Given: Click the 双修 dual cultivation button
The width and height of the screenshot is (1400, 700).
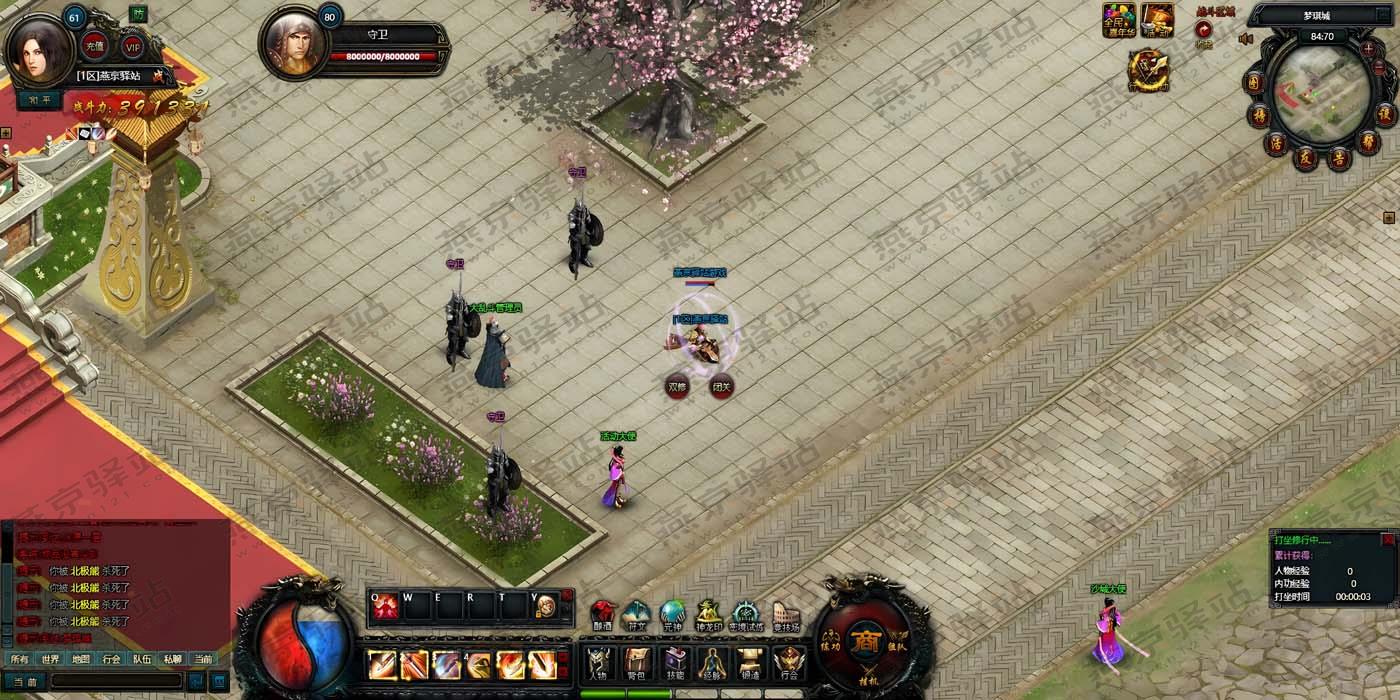Looking at the screenshot, I should click(678, 386).
